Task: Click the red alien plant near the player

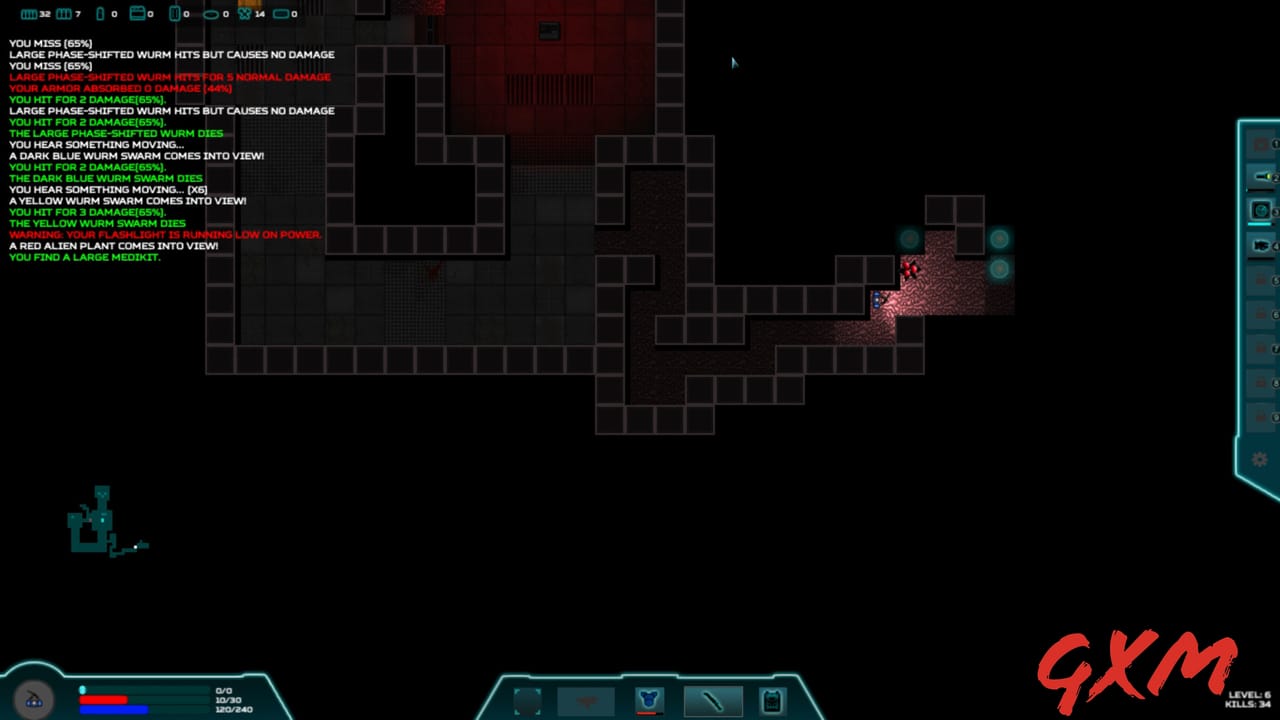Action: (x=910, y=268)
